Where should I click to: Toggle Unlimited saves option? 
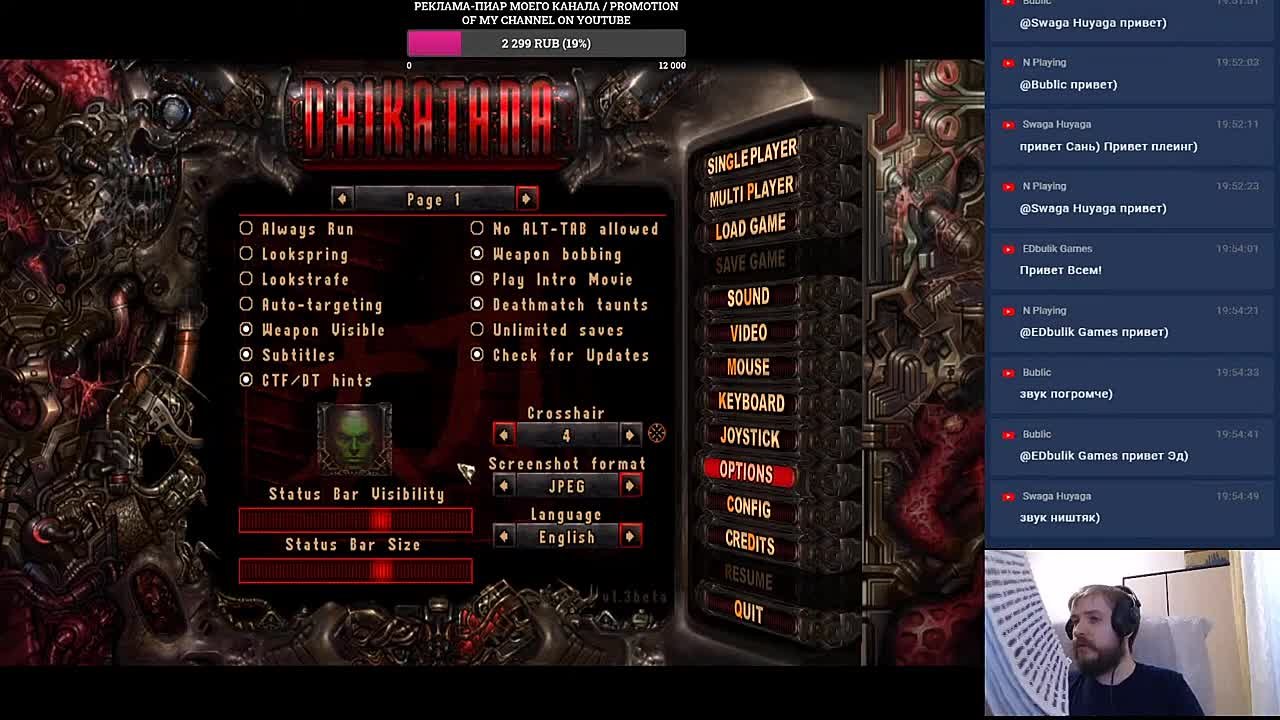pyautogui.click(x=477, y=330)
